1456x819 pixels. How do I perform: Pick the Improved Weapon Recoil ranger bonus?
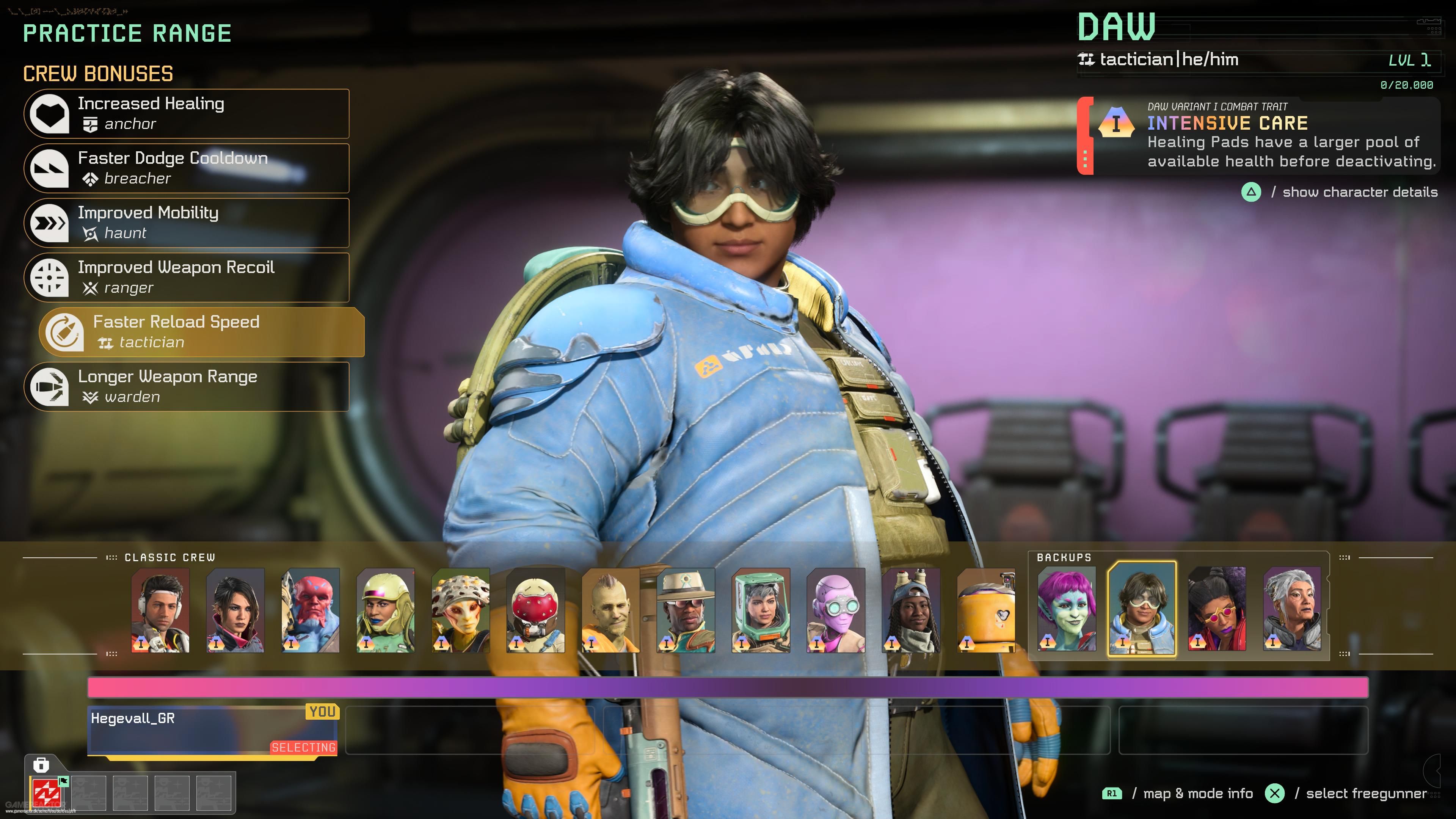[x=187, y=278]
